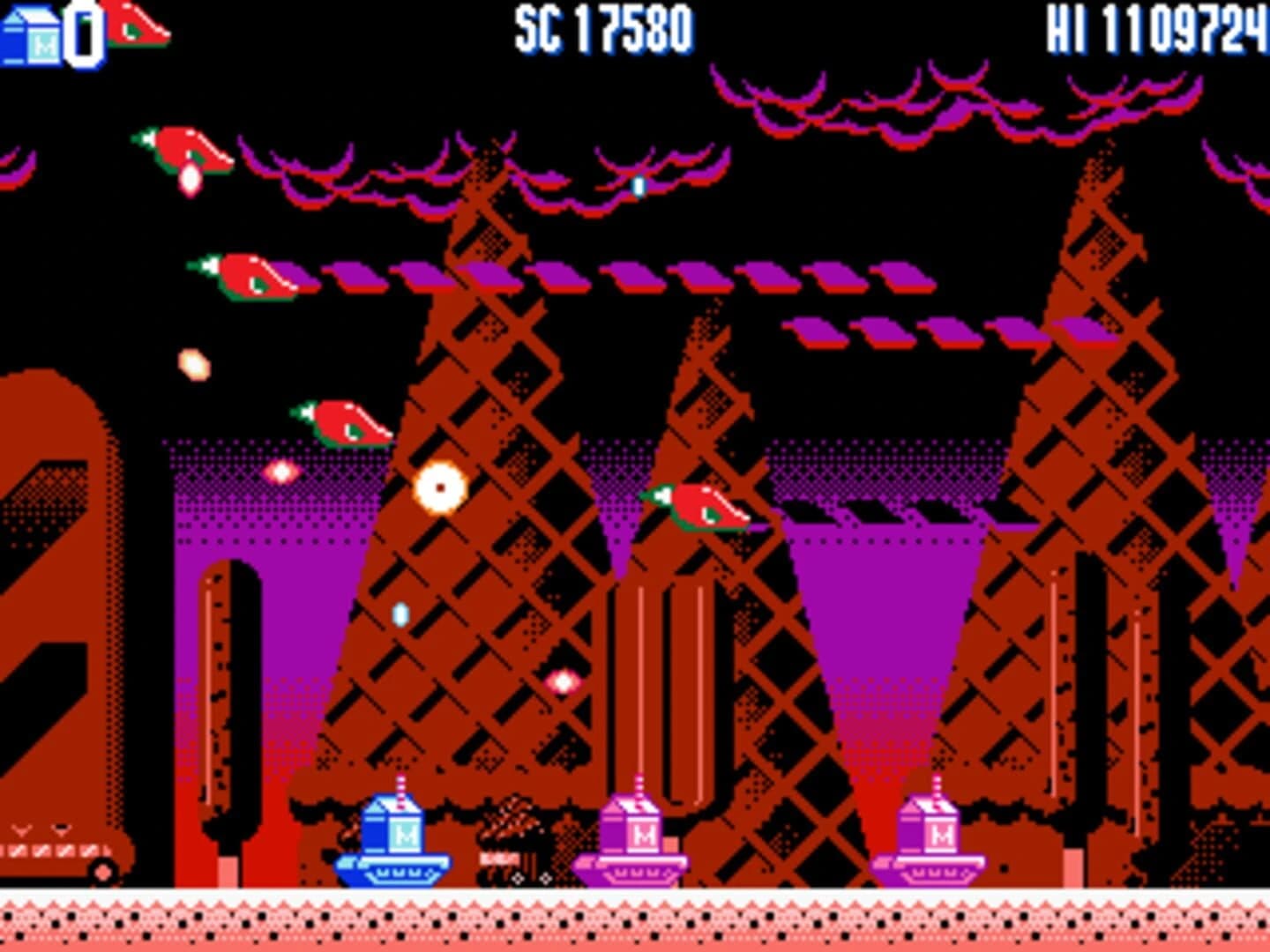Click the blue projectile above the middle turret
1270x952 pixels.
638,185
